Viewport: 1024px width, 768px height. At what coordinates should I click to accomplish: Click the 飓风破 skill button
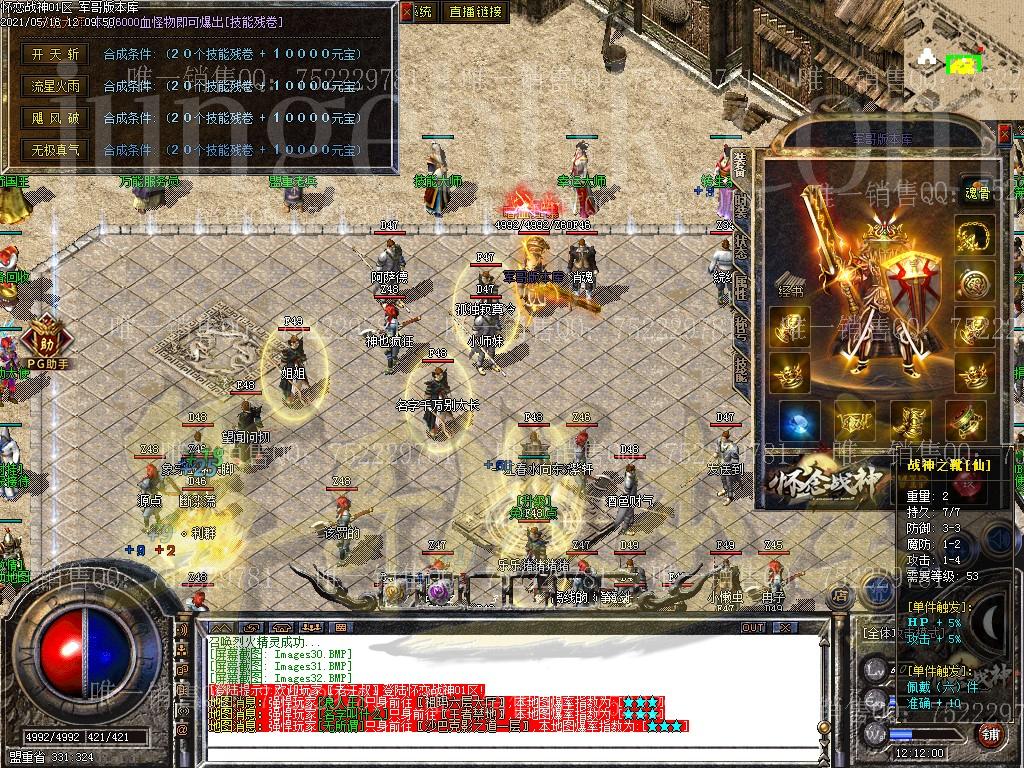[55, 118]
